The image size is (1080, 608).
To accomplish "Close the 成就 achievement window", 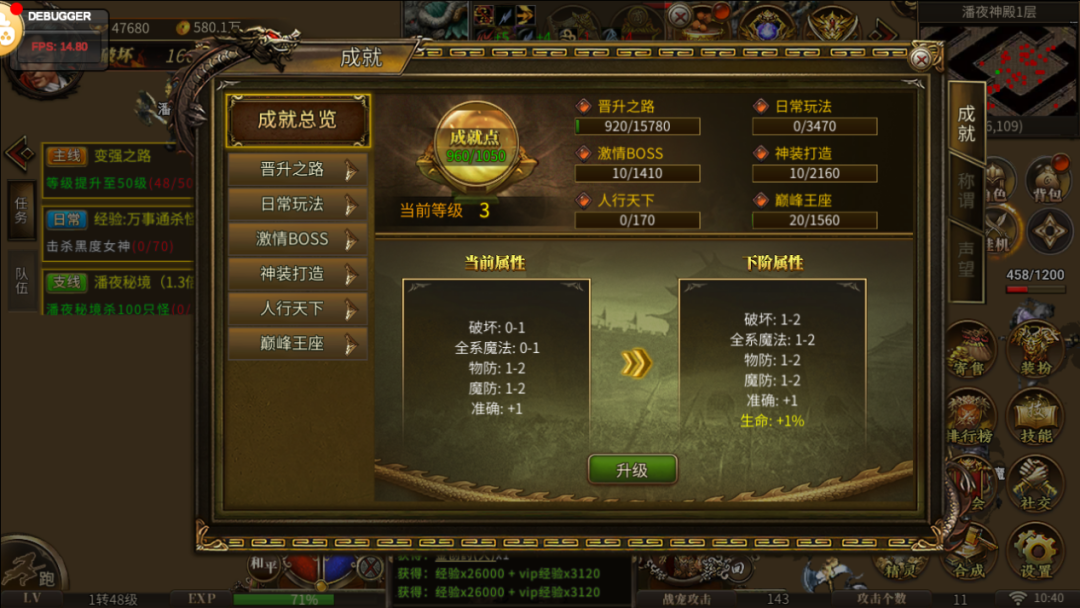I will pyautogui.click(x=920, y=59).
